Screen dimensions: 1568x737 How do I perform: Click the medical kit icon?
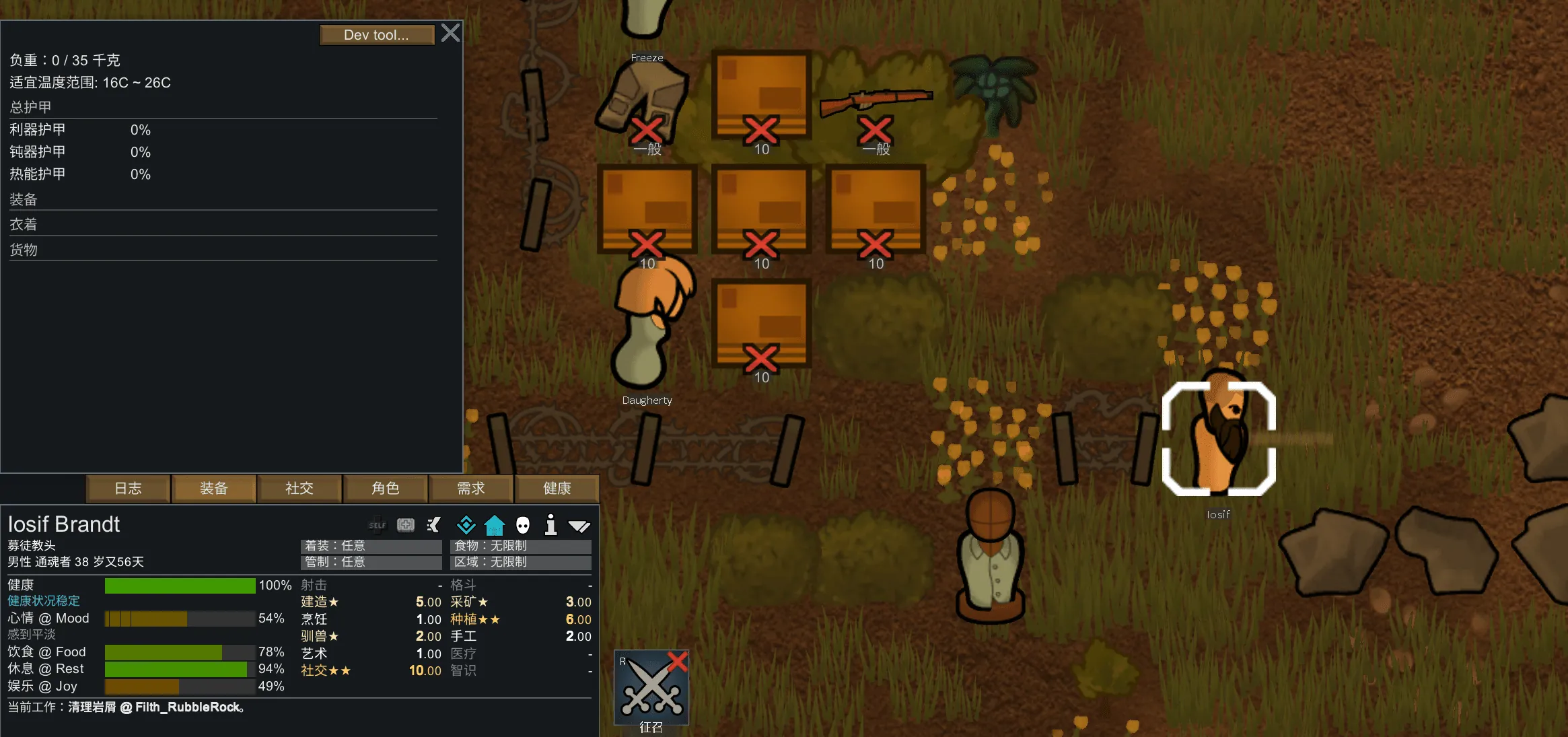(x=406, y=525)
